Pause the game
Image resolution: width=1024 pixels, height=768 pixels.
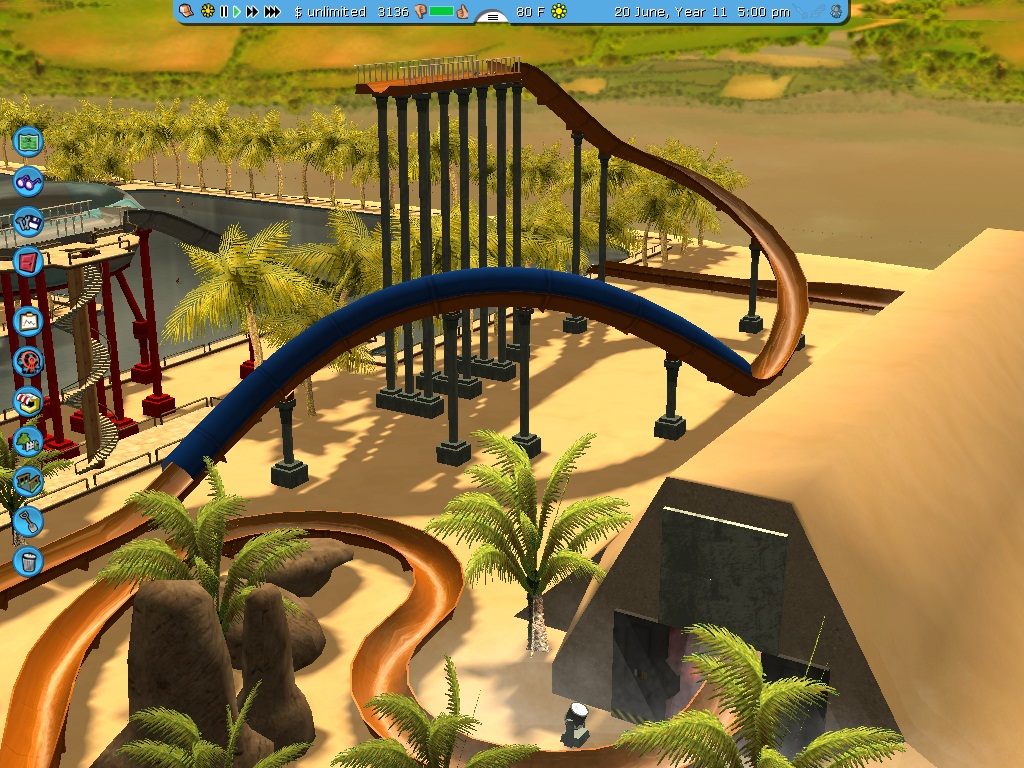[224, 12]
